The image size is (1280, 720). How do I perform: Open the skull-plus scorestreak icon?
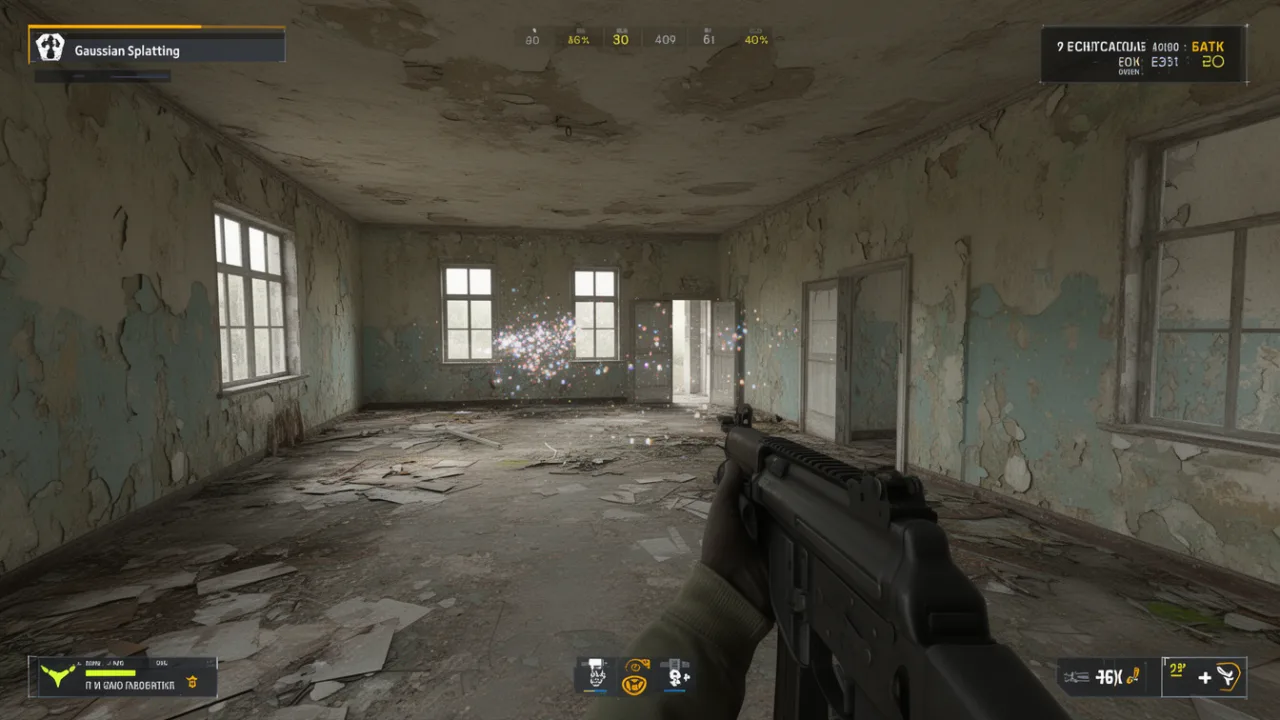tap(675, 680)
